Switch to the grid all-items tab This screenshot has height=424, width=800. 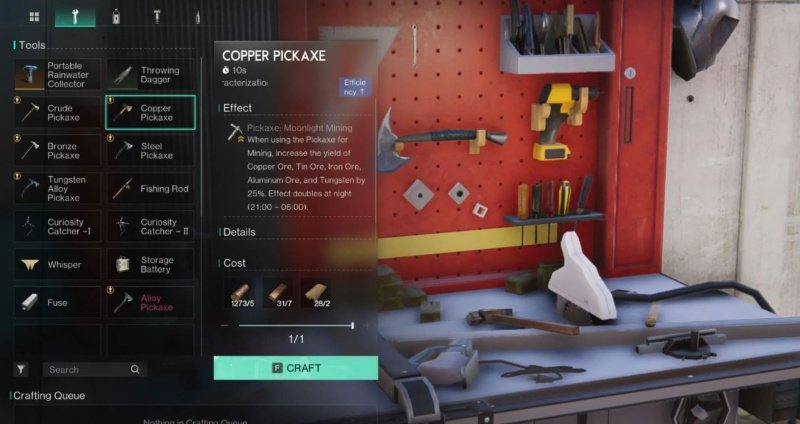pos(34,17)
